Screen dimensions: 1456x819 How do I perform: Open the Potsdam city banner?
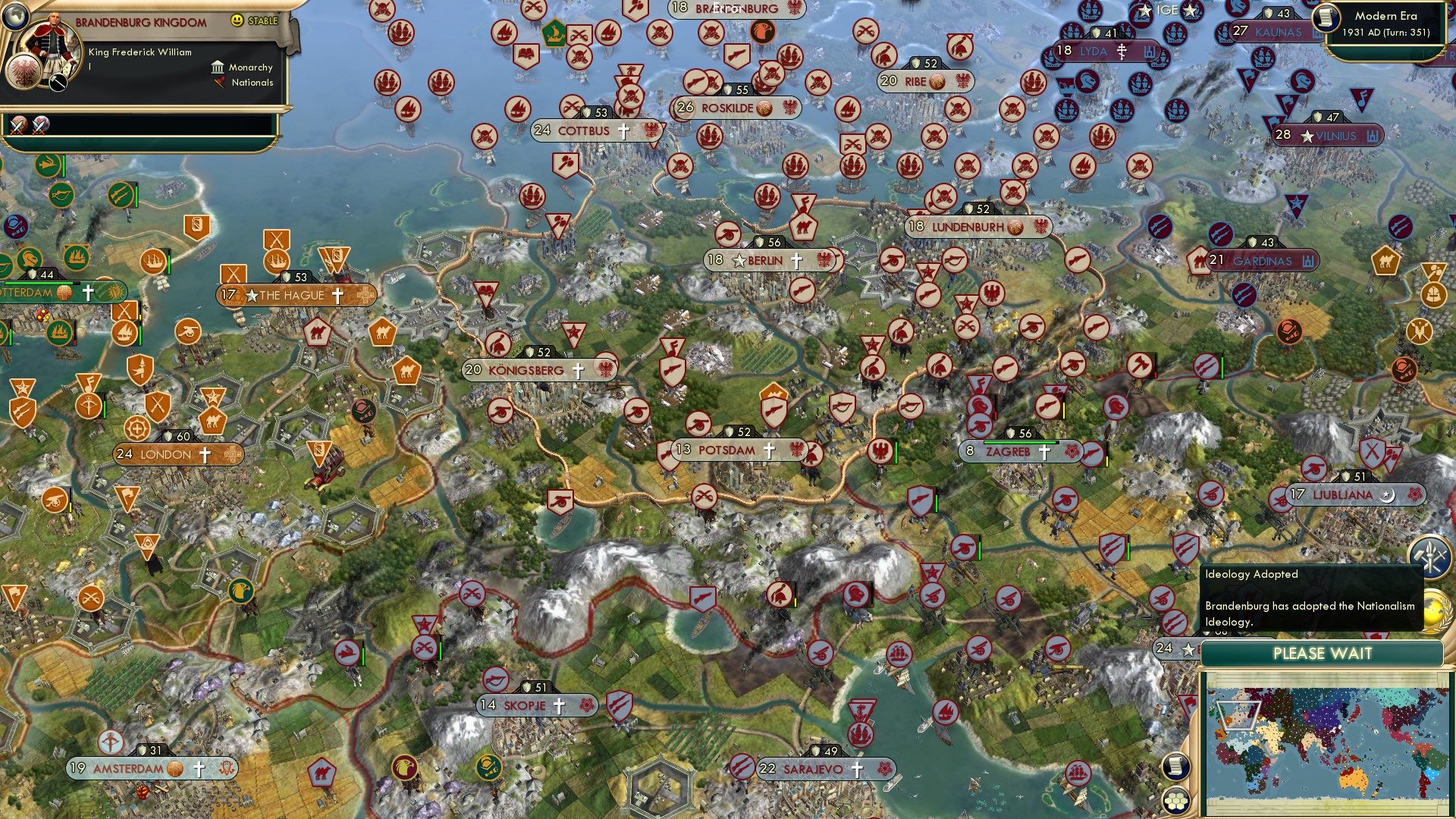[x=728, y=450]
